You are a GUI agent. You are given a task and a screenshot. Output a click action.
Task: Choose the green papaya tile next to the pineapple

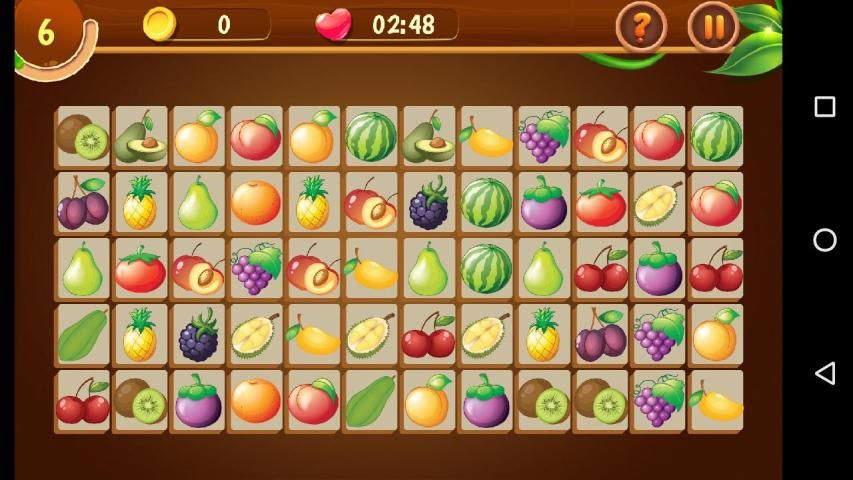83,335
